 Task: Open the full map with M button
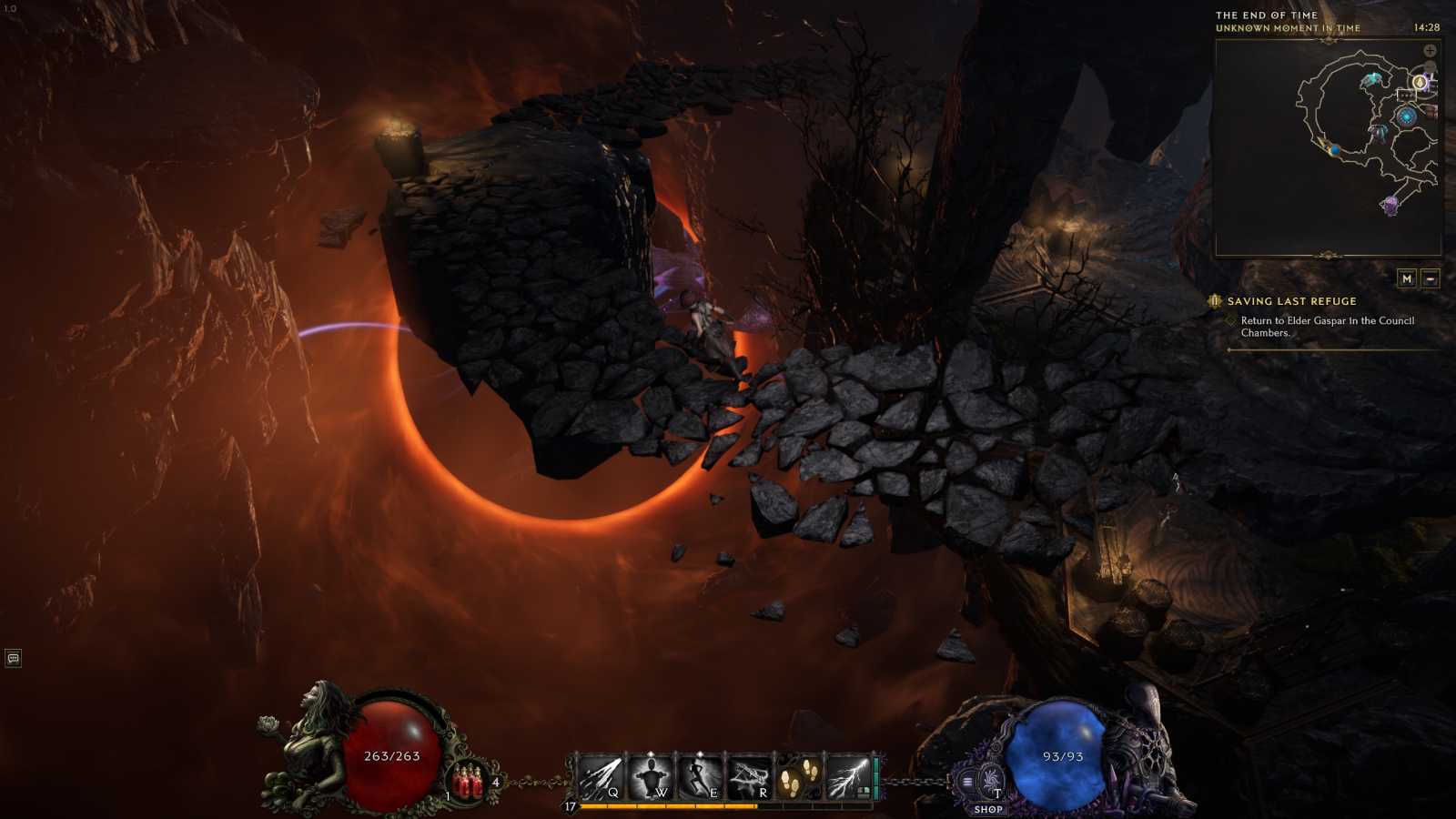point(1407,278)
